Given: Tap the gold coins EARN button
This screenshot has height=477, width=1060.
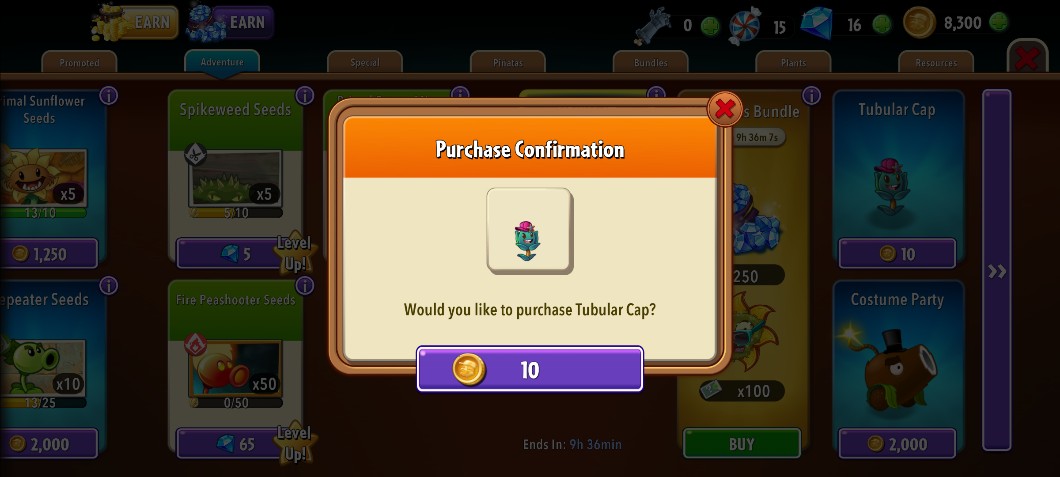Looking at the screenshot, I should [x=134, y=22].
